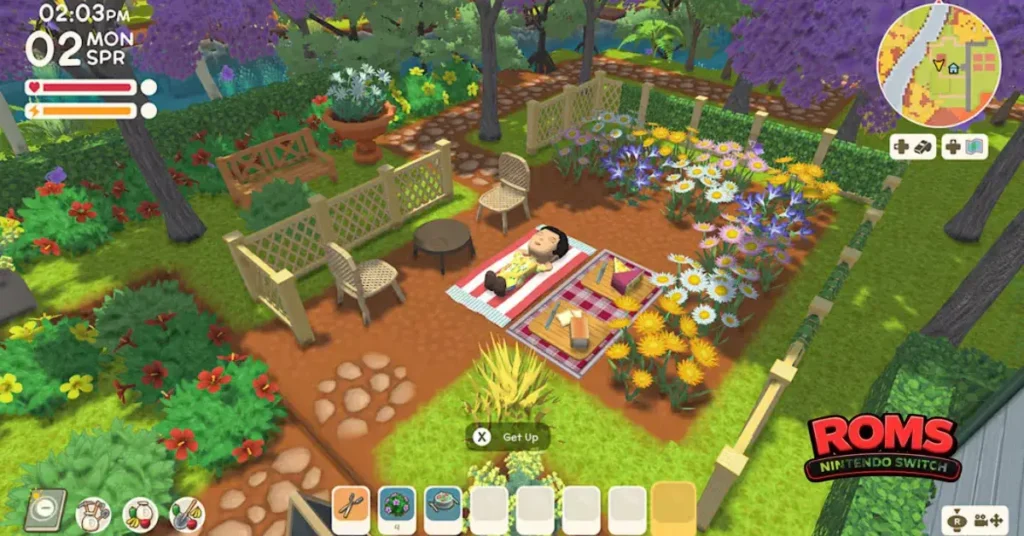Open the circular minimap
Image resolution: width=1024 pixels, height=536 pixels.
click(x=937, y=62)
